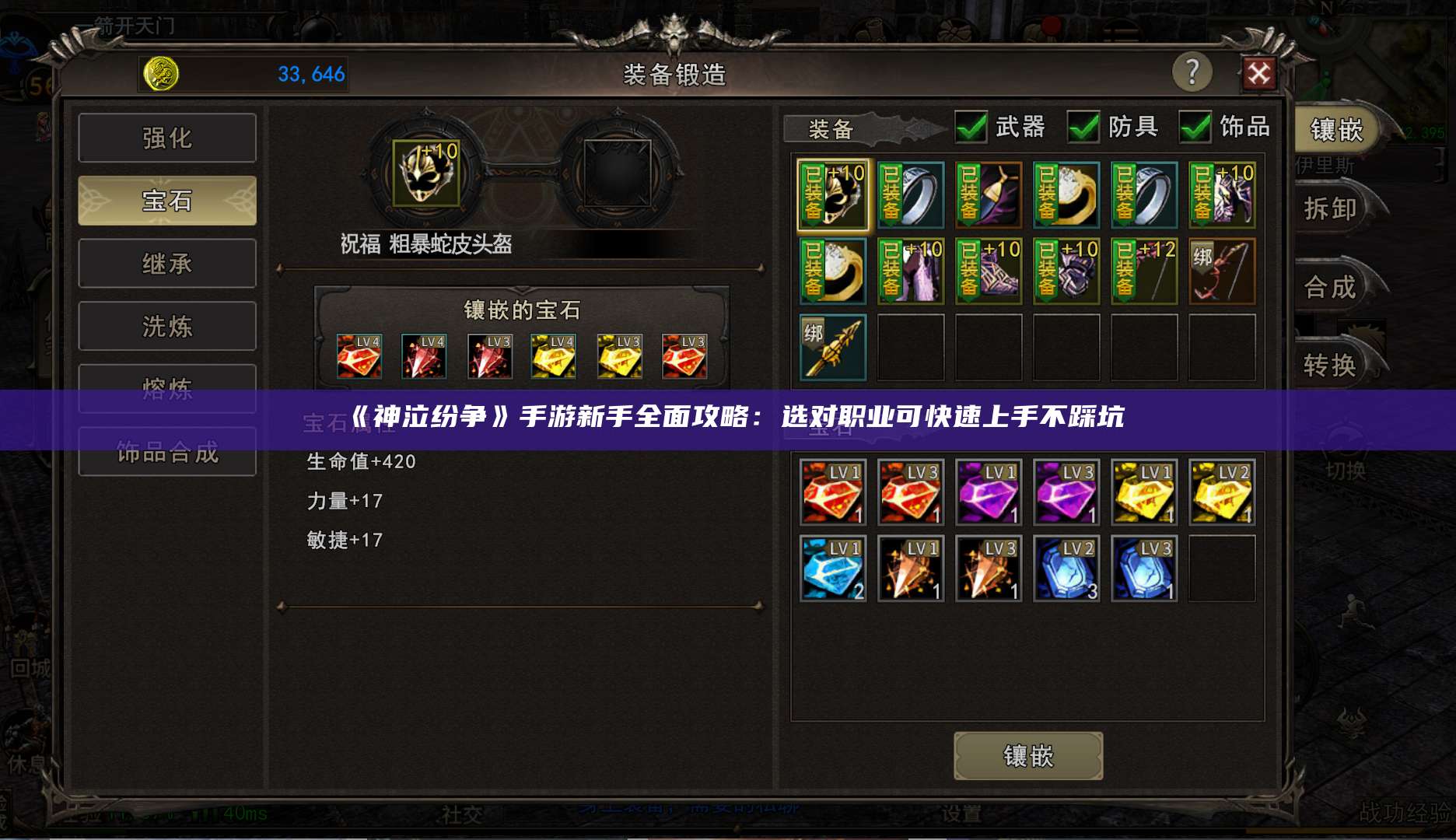Select the LV2 blue gem
Viewport: 1456px width, 840px height.
(1066, 569)
